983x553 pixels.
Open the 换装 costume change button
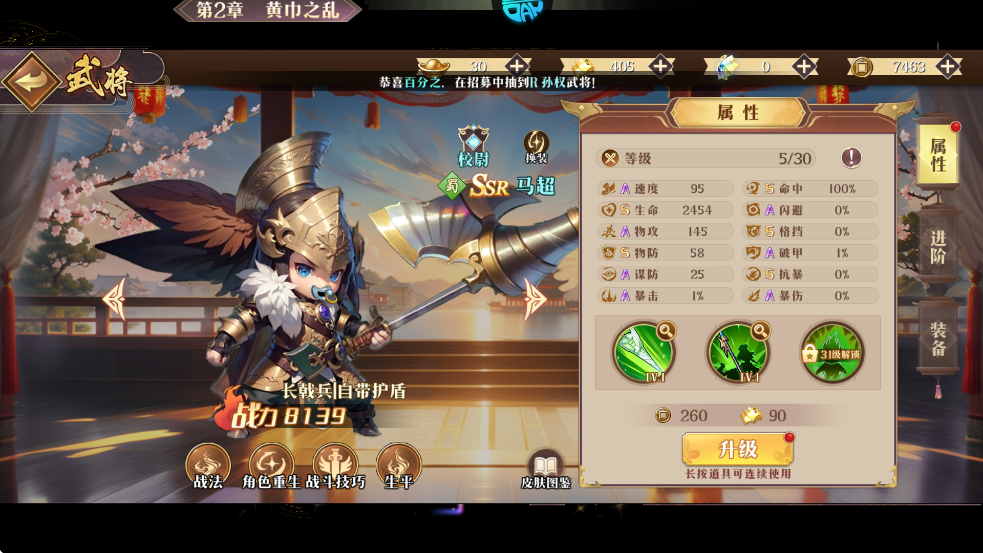click(537, 146)
